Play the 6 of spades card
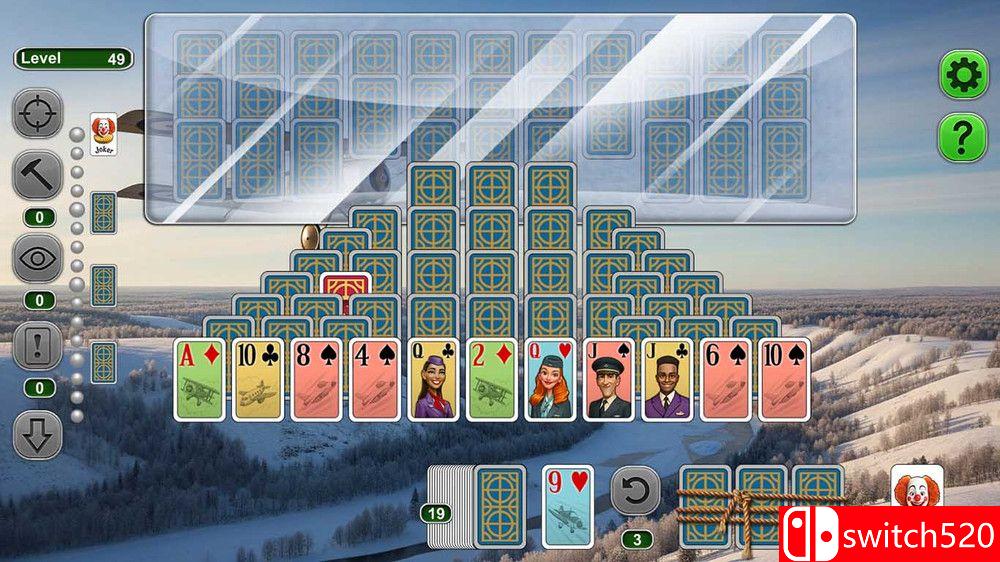The width and height of the screenshot is (1000, 562). pyautogui.click(x=727, y=379)
